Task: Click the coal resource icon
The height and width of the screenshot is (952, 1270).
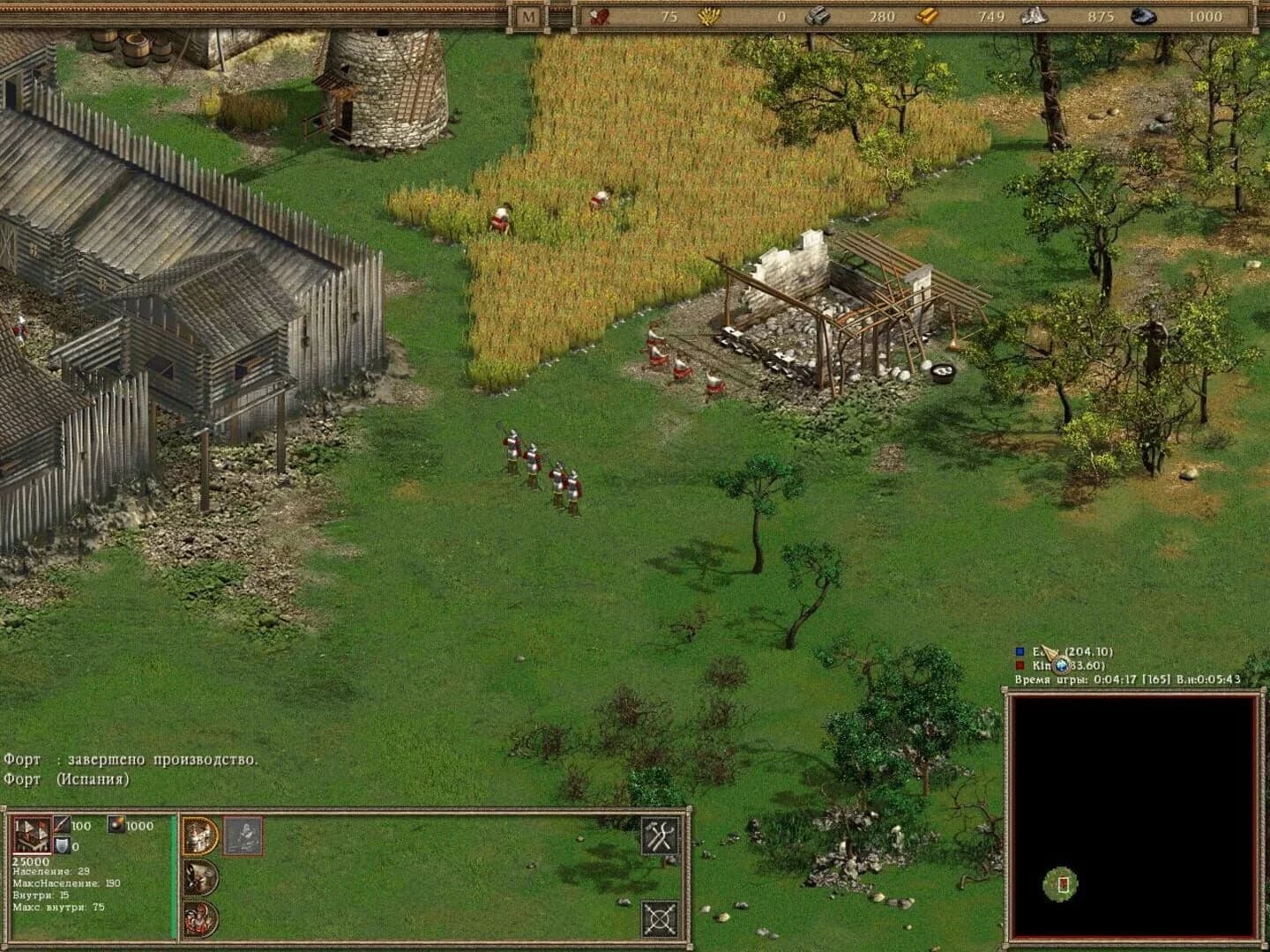Action: coord(1140,16)
